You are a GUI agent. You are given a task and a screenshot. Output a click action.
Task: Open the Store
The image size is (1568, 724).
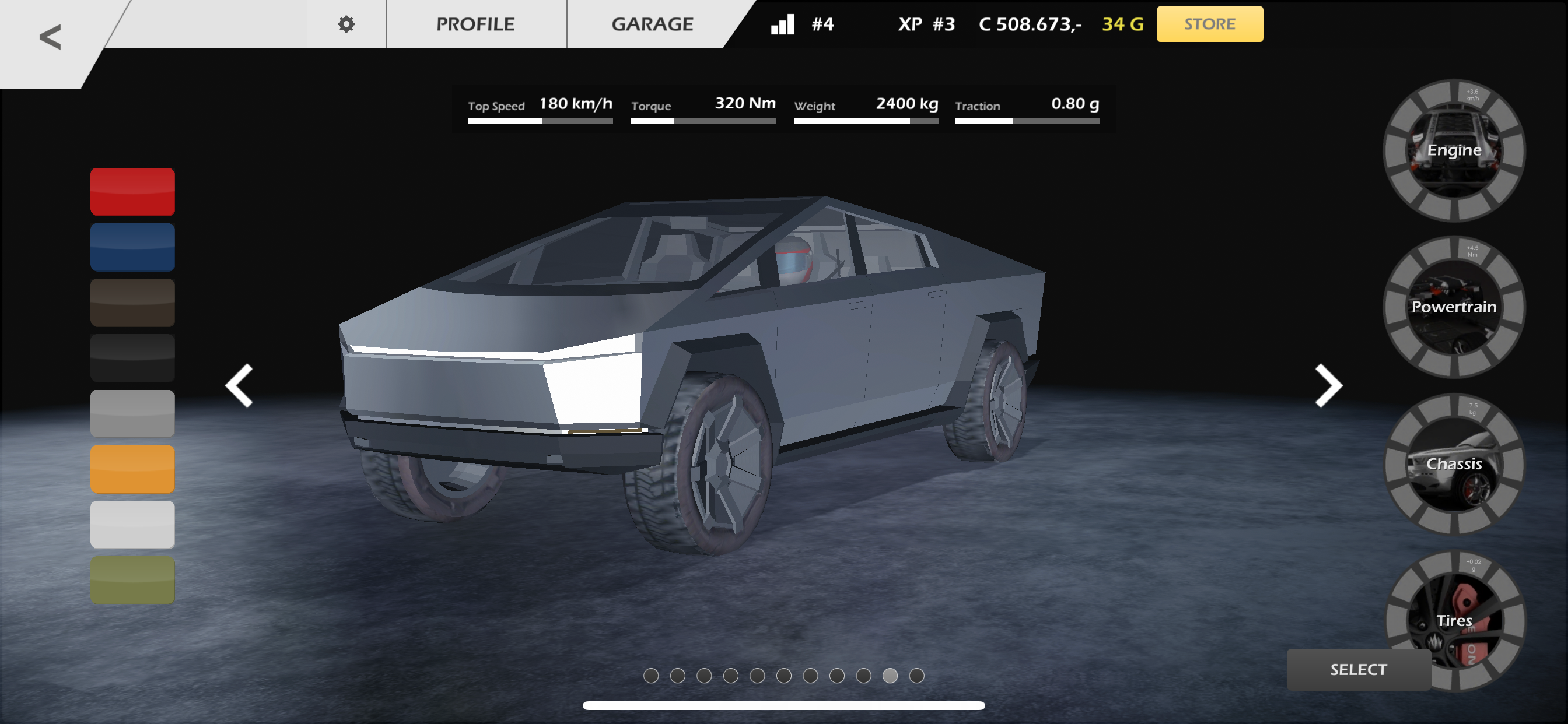pos(1208,24)
